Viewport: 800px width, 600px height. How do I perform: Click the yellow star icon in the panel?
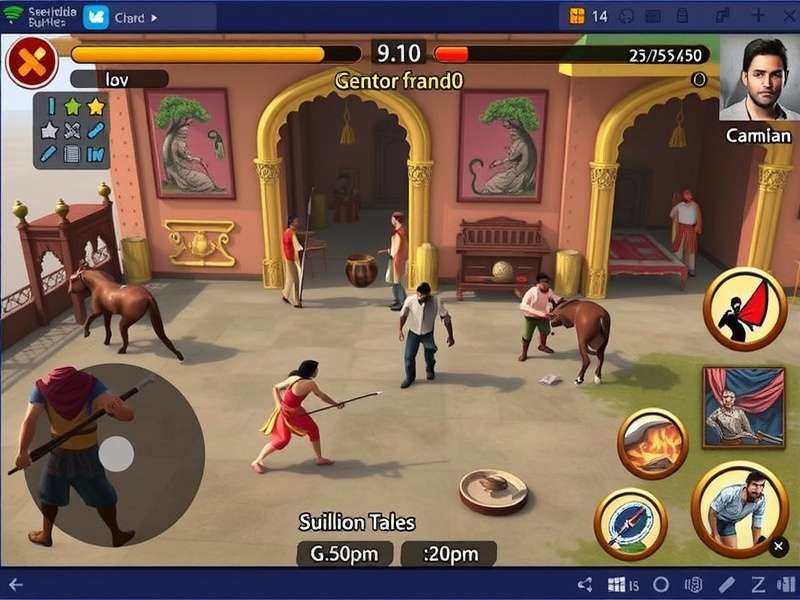(96, 107)
